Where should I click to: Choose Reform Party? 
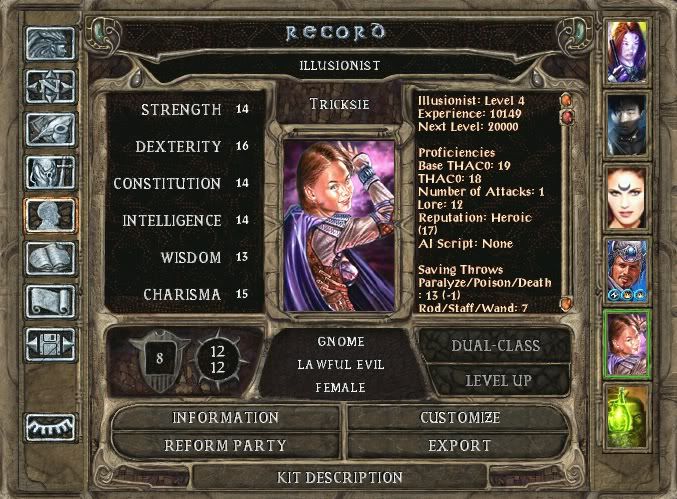[x=225, y=445]
